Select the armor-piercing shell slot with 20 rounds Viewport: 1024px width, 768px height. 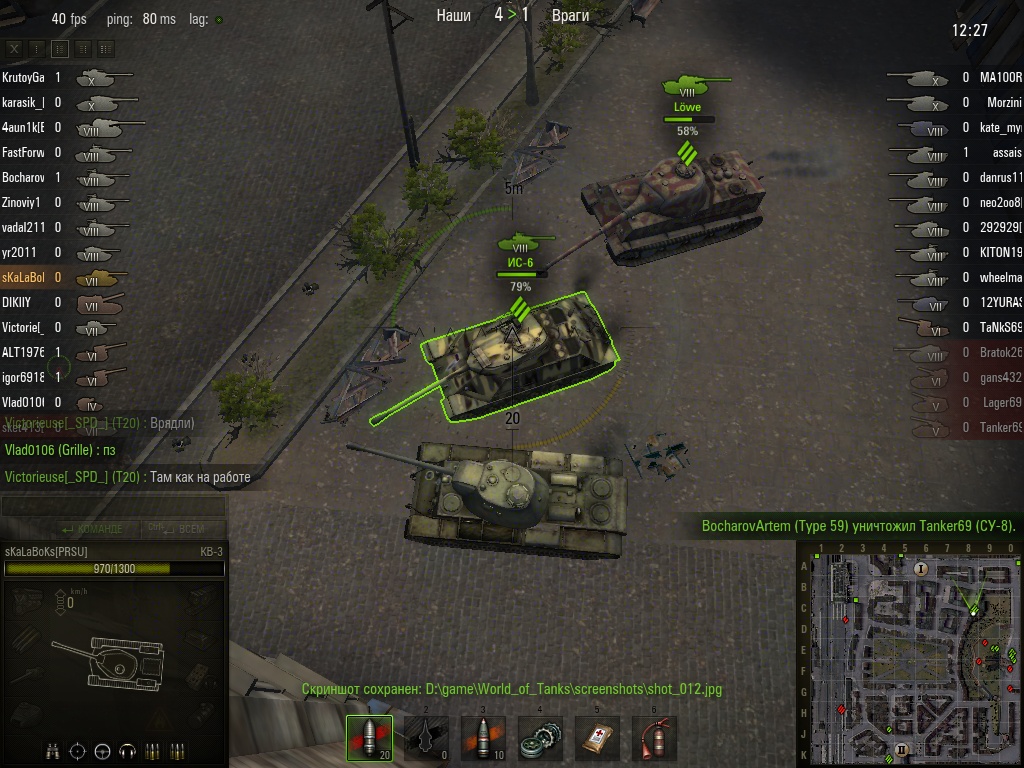click(368, 738)
